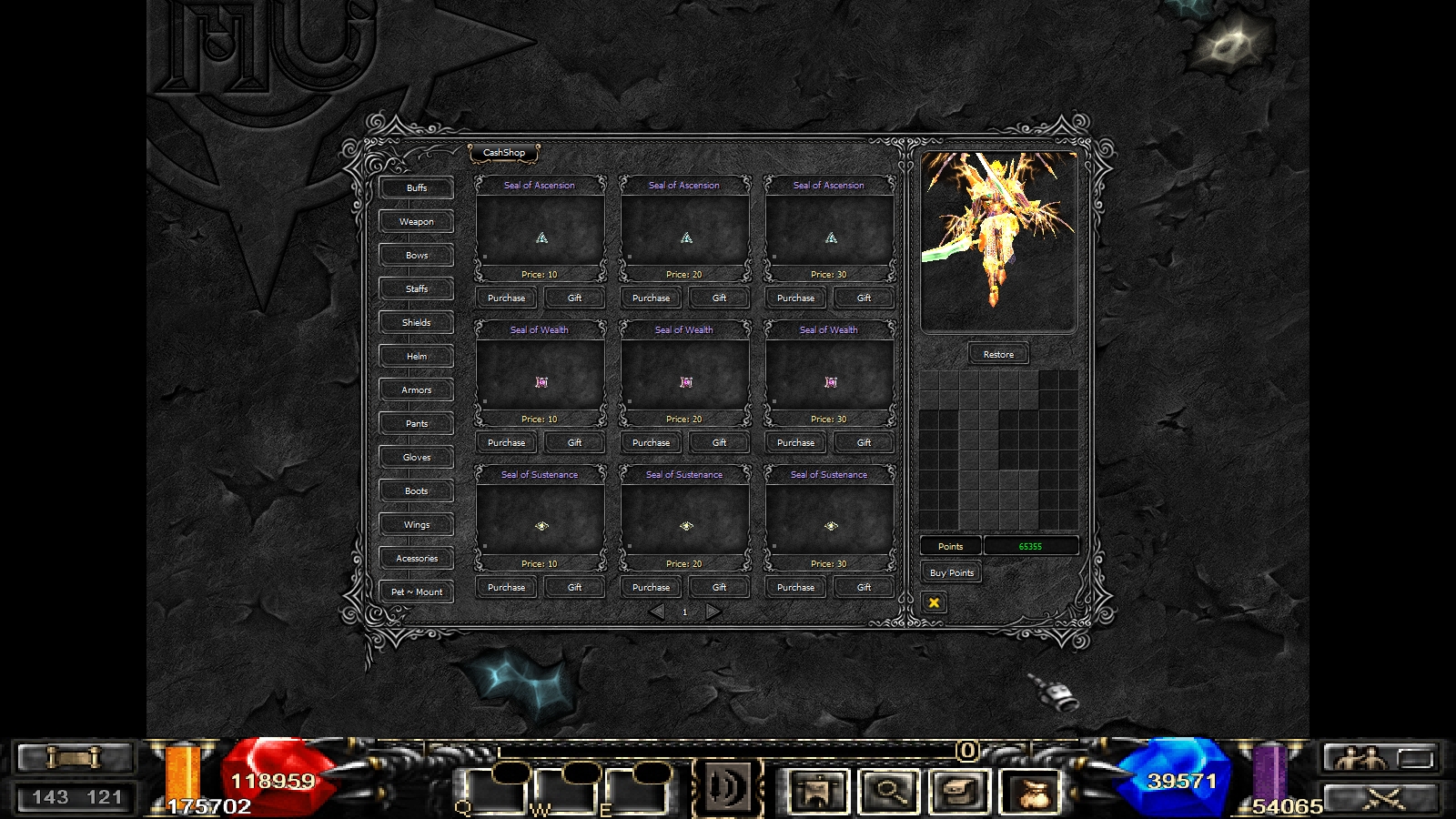The height and width of the screenshot is (819, 1456).
Task: Select the Seal of Wealth priced 30 thumbnail
Action: pyautogui.click(x=830, y=382)
